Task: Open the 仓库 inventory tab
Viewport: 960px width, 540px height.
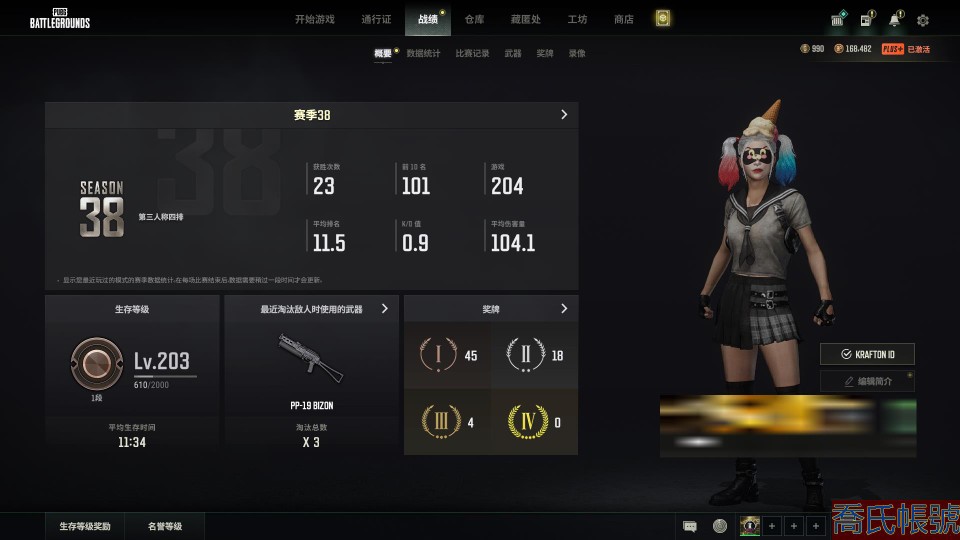Action: pos(474,19)
